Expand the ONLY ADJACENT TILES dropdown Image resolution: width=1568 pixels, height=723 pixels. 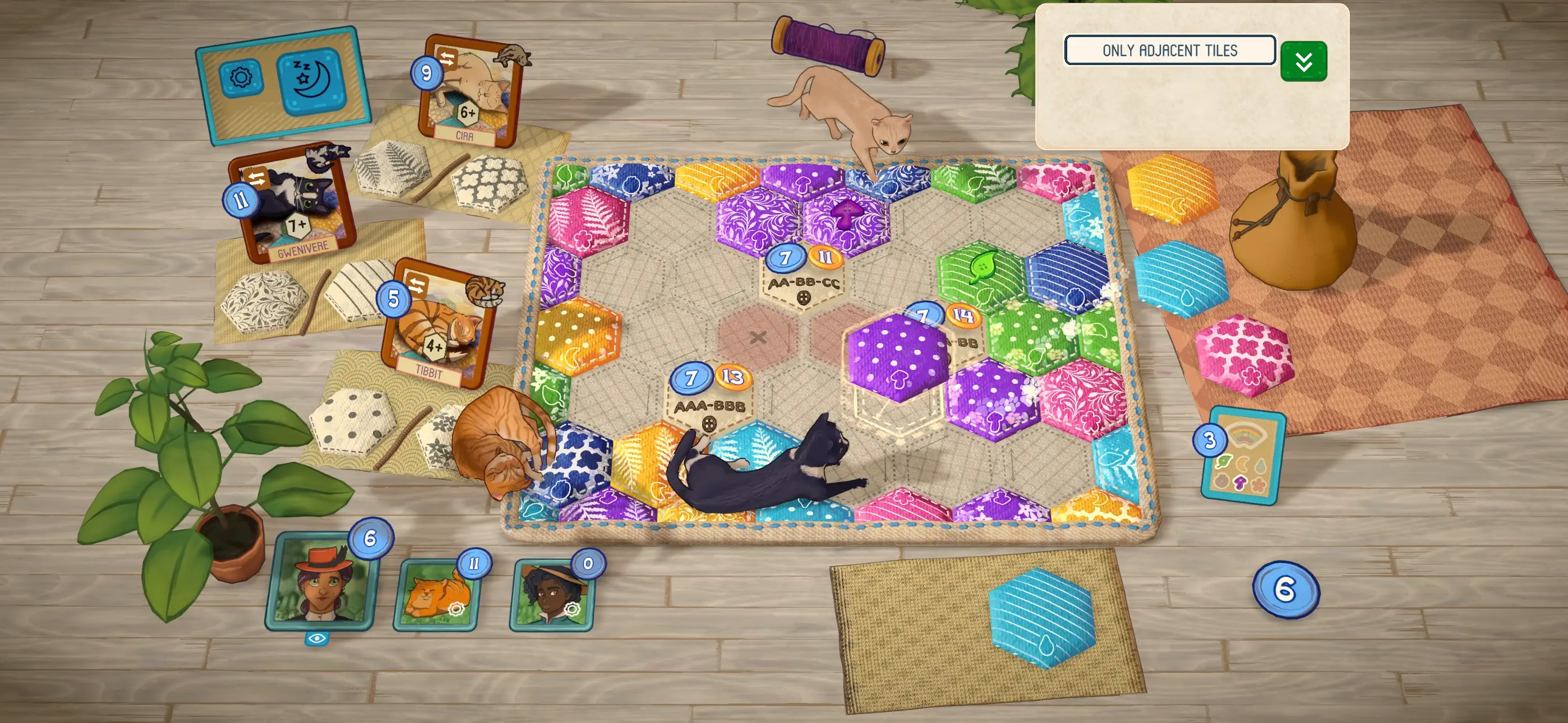pos(1170,50)
